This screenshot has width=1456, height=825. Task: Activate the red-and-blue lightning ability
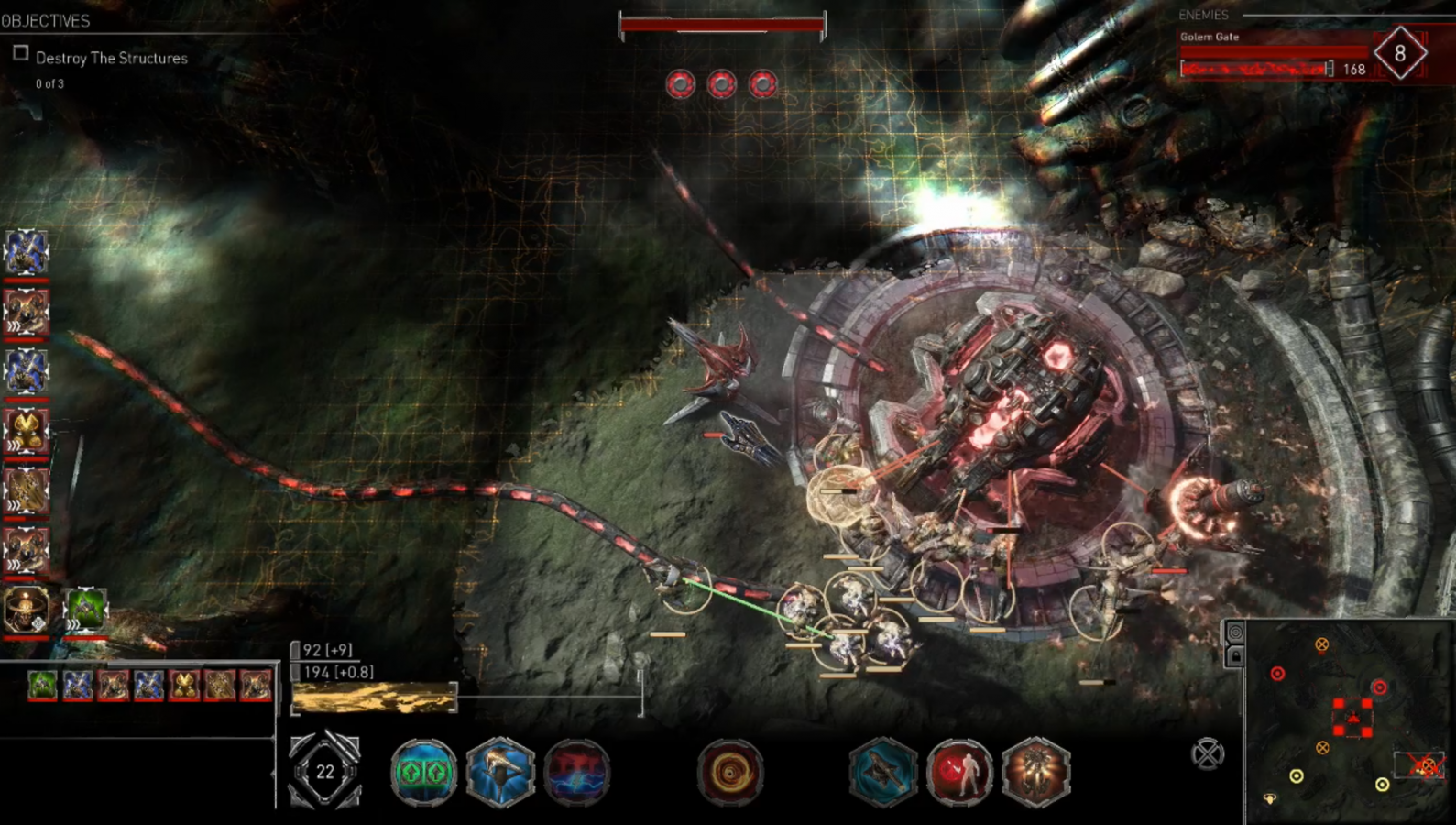click(577, 772)
